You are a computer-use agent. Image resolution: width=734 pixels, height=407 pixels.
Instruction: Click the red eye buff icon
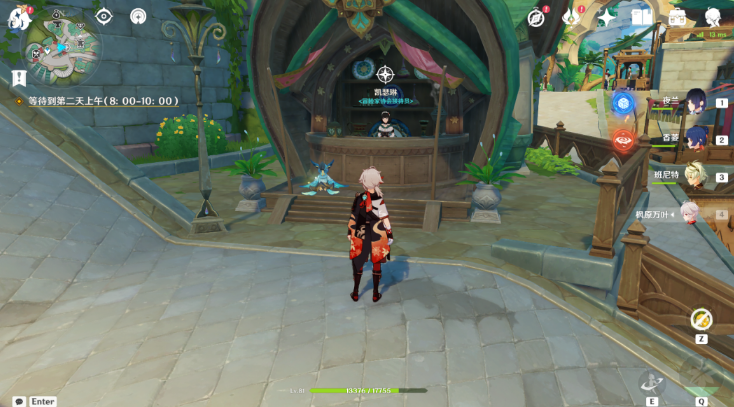(624, 139)
